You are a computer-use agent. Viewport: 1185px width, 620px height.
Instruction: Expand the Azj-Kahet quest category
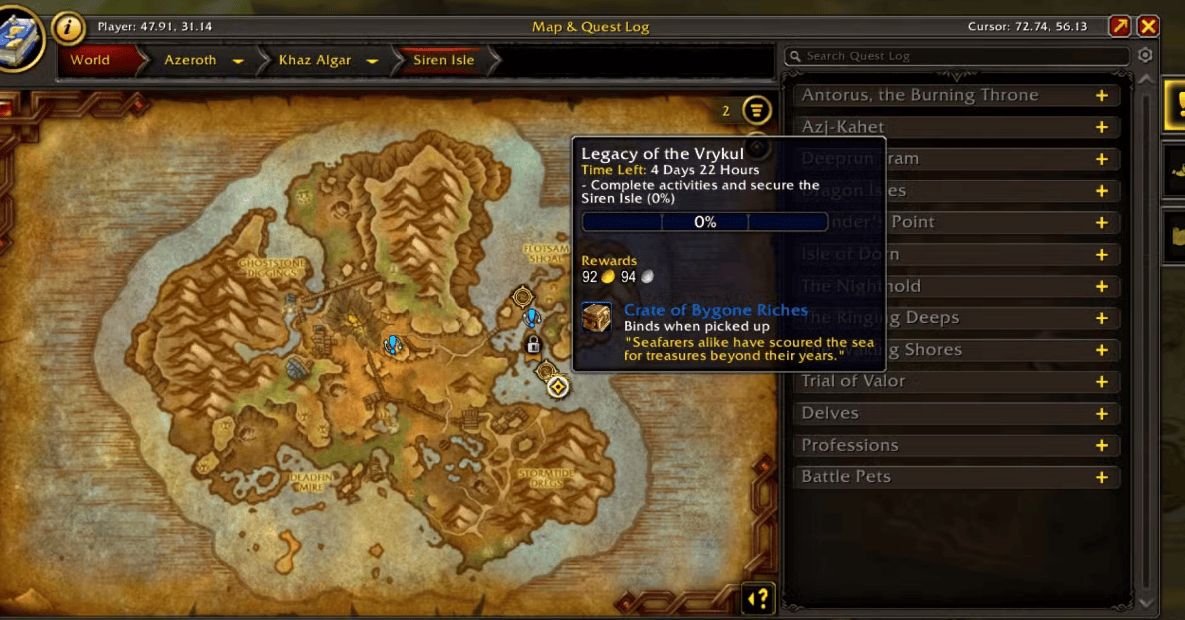coord(1101,128)
